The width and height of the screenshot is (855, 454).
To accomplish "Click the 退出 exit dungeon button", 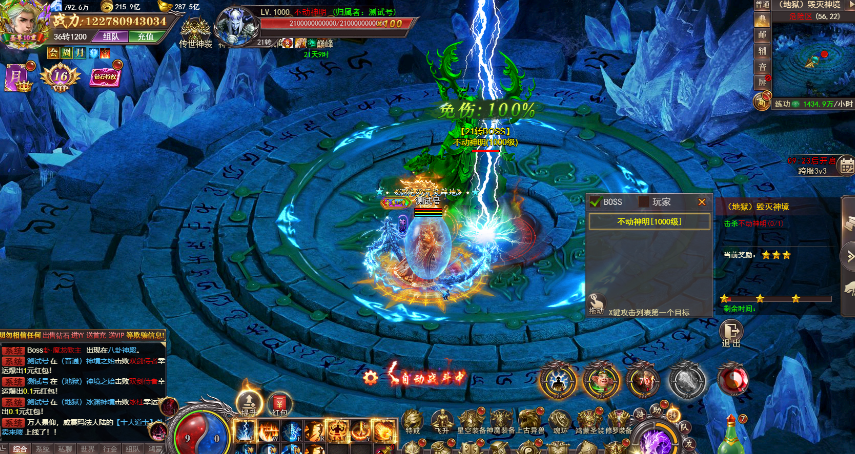I will [x=731, y=335].
